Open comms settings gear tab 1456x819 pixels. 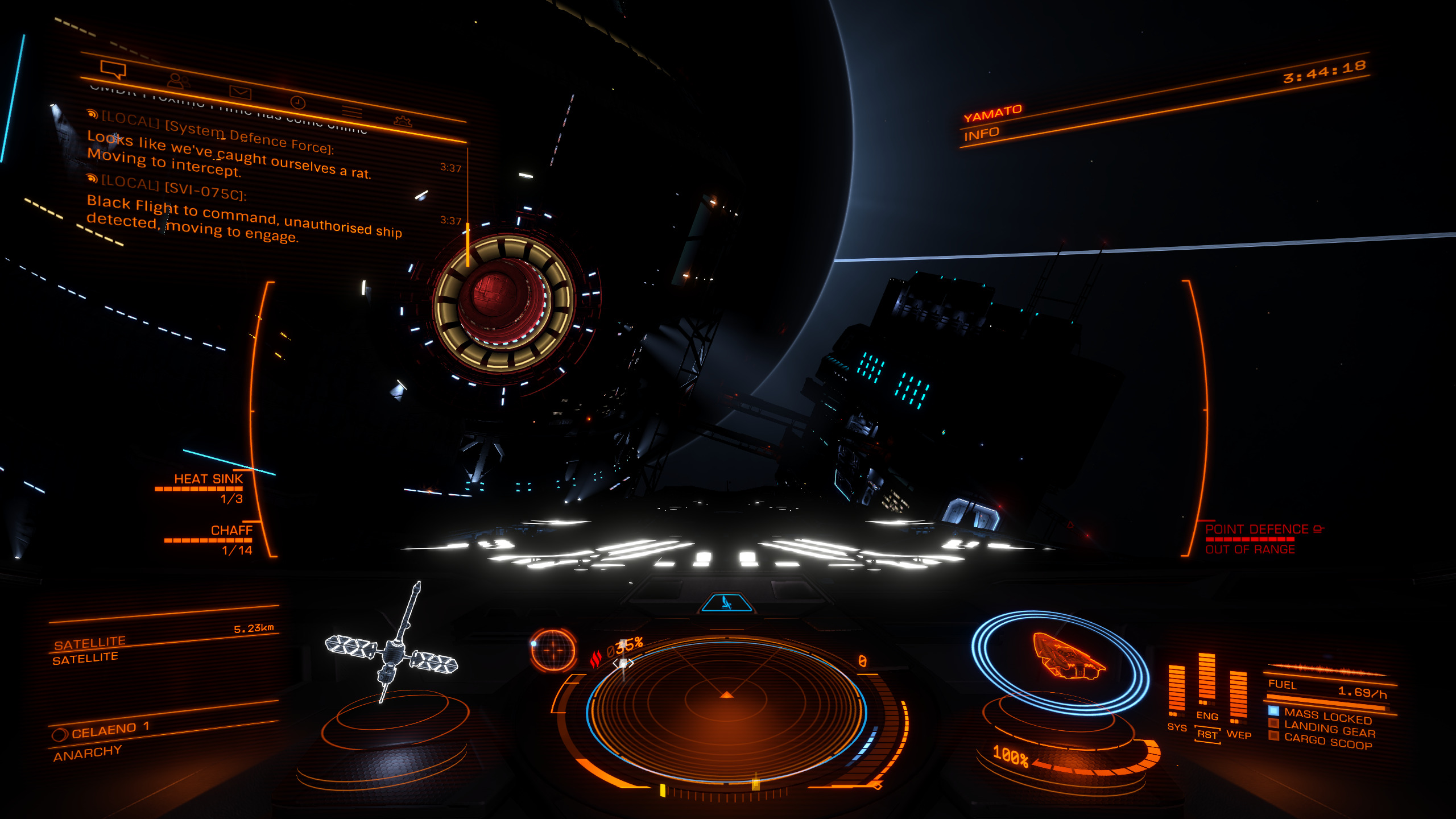click(x=402, y=121)
